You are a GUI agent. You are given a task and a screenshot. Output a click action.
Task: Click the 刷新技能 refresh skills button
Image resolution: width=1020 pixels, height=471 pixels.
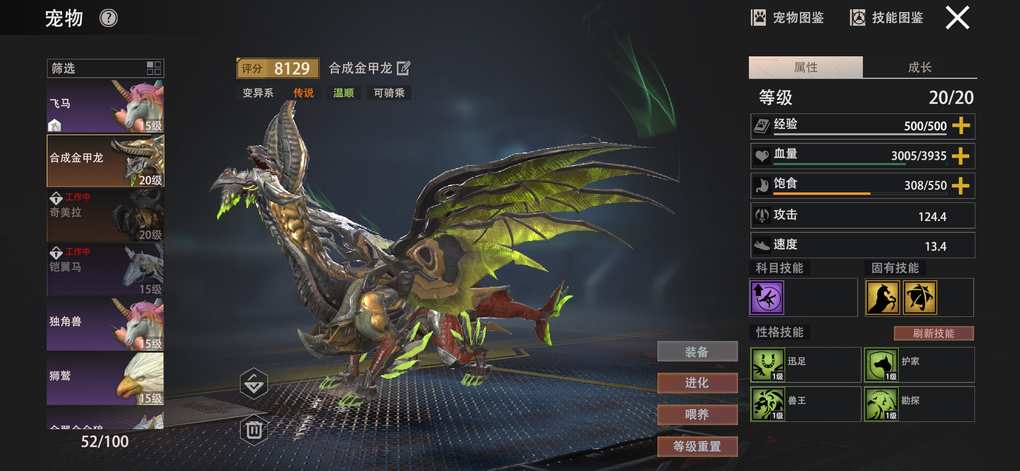point(933,333)
